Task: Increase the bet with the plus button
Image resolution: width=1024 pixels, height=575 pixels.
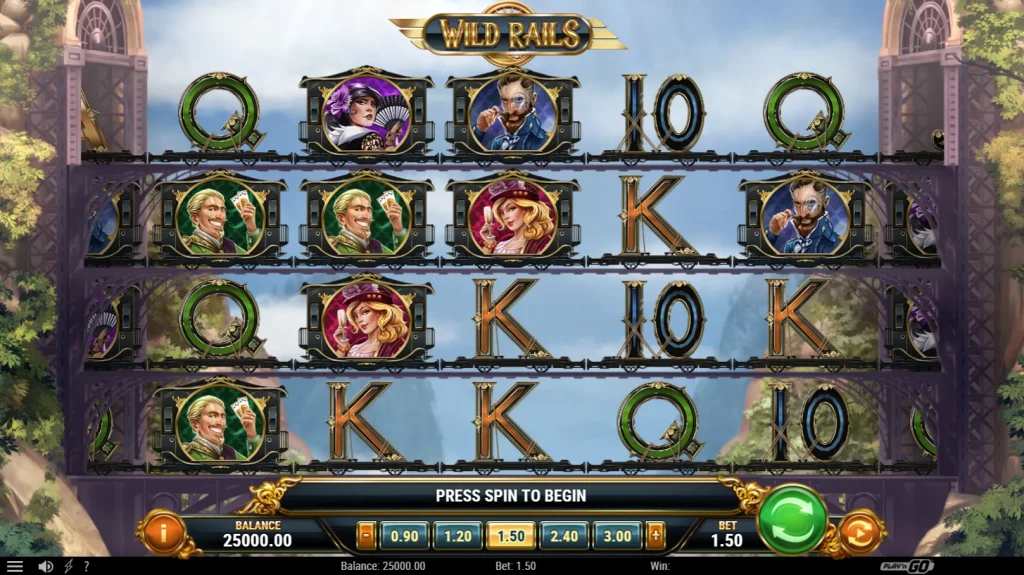Action: point(655,536)
